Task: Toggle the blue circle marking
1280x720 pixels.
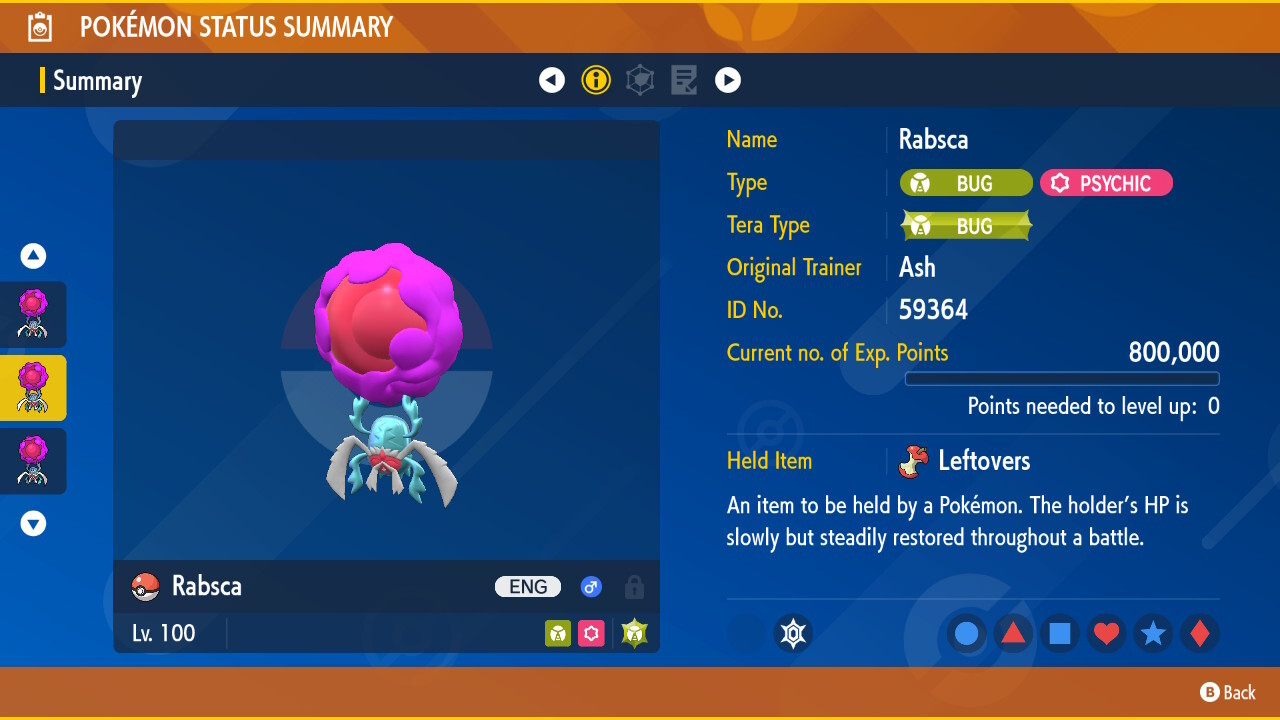Action: [x=967, y=634]
